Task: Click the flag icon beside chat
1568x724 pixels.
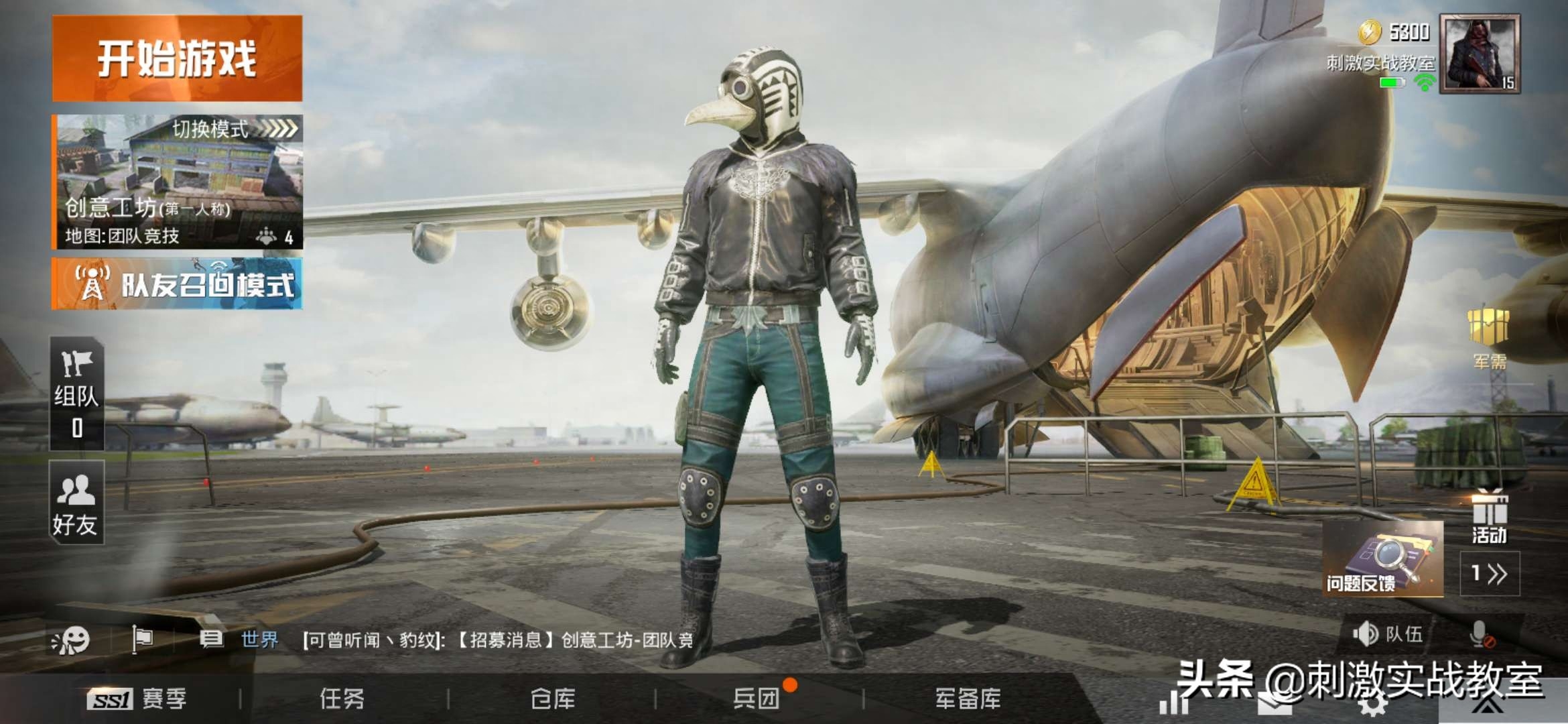Action: [x=142, y=640]
